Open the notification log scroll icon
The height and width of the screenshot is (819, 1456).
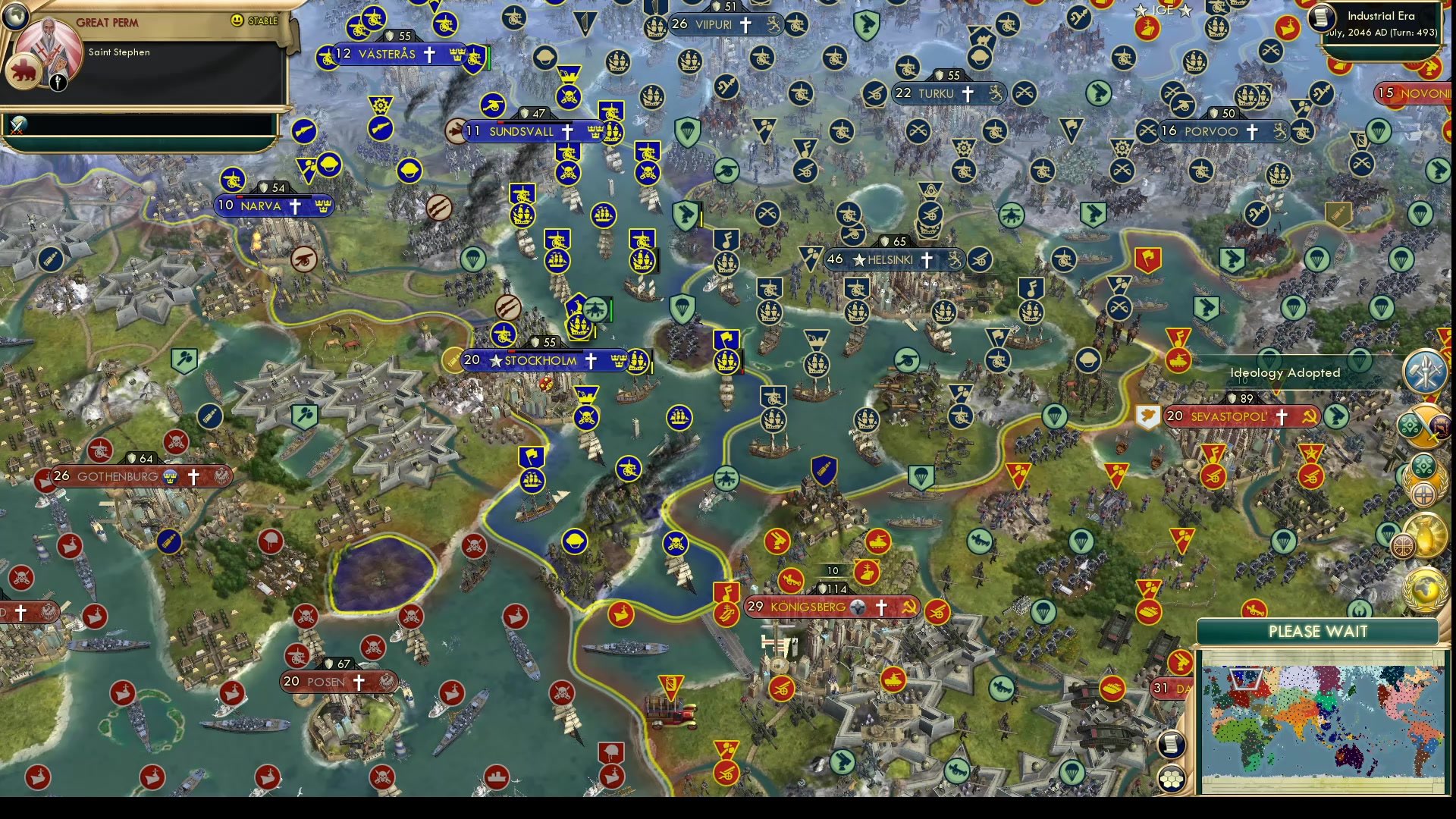coord(1172,744)
